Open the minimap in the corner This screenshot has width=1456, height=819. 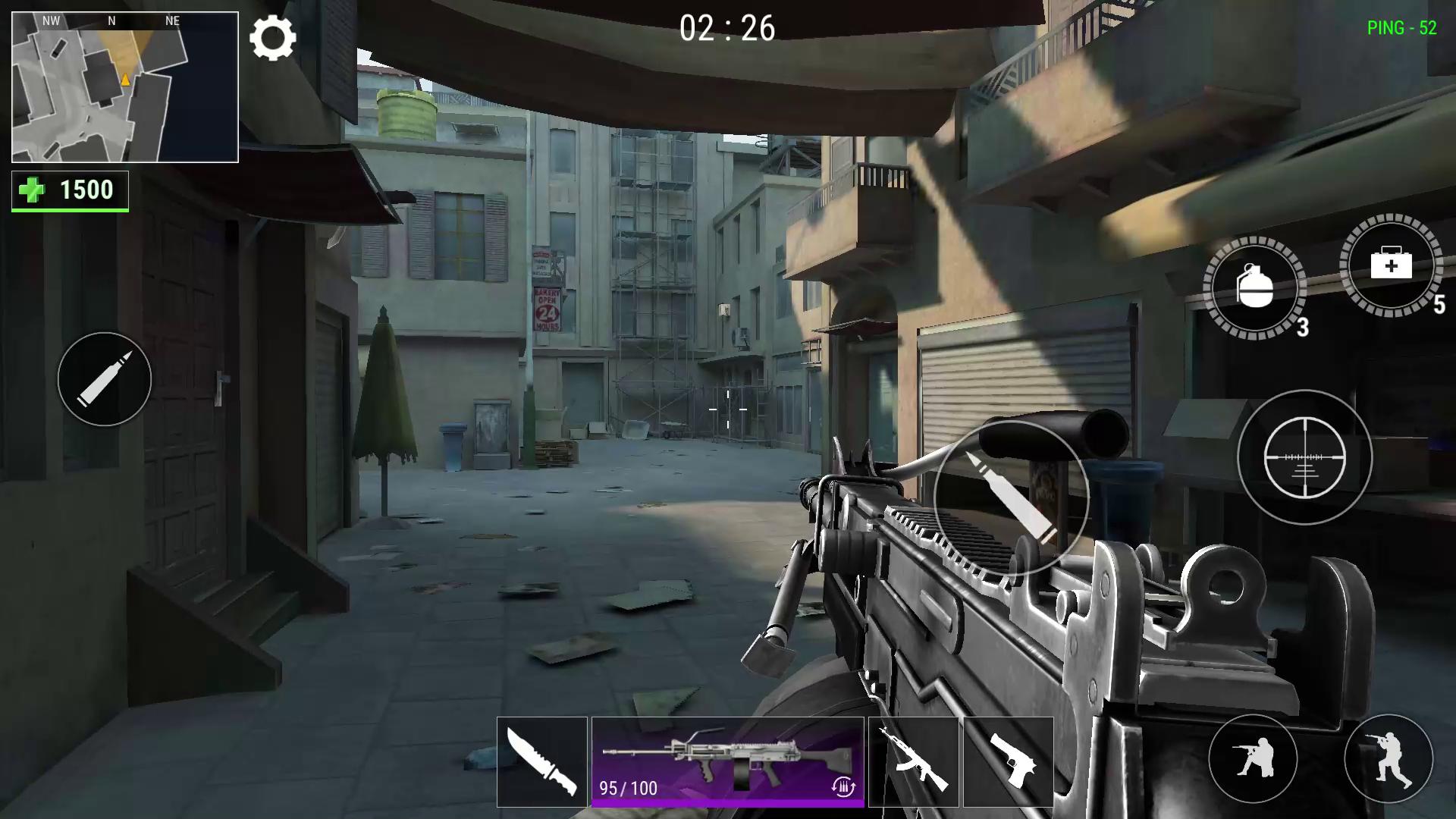(124, 87)
